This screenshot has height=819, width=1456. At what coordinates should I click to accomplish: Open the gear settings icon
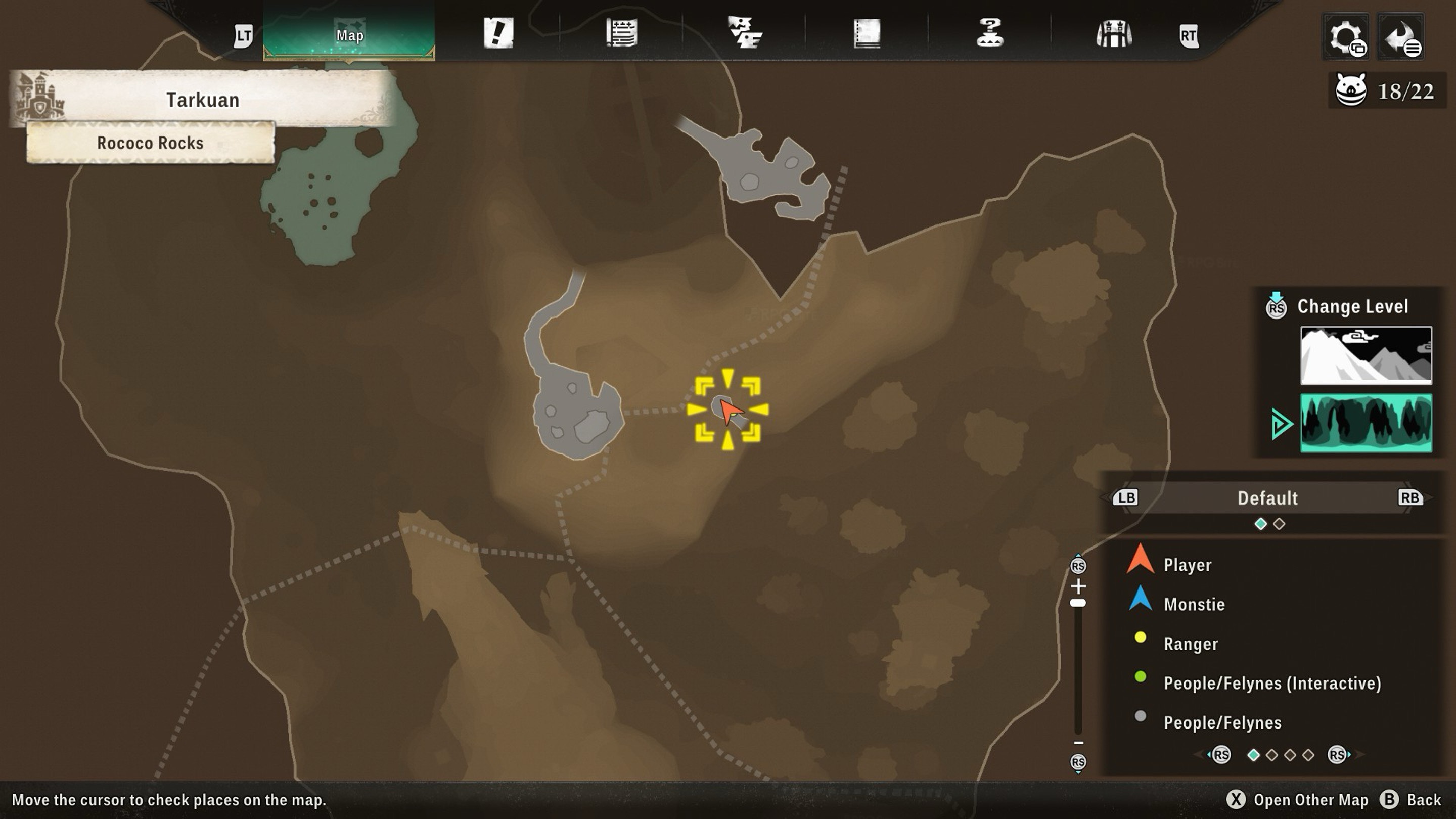coord(1346,37)
